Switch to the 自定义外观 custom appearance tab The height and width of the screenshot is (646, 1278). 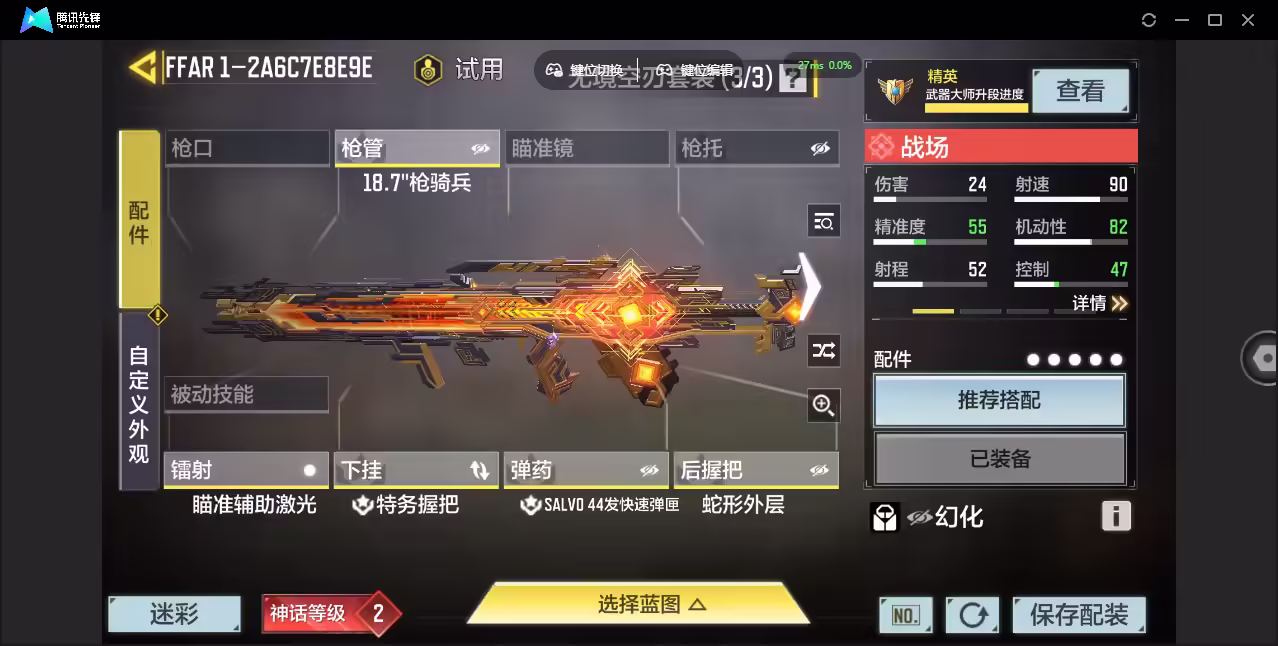(139, 403)
